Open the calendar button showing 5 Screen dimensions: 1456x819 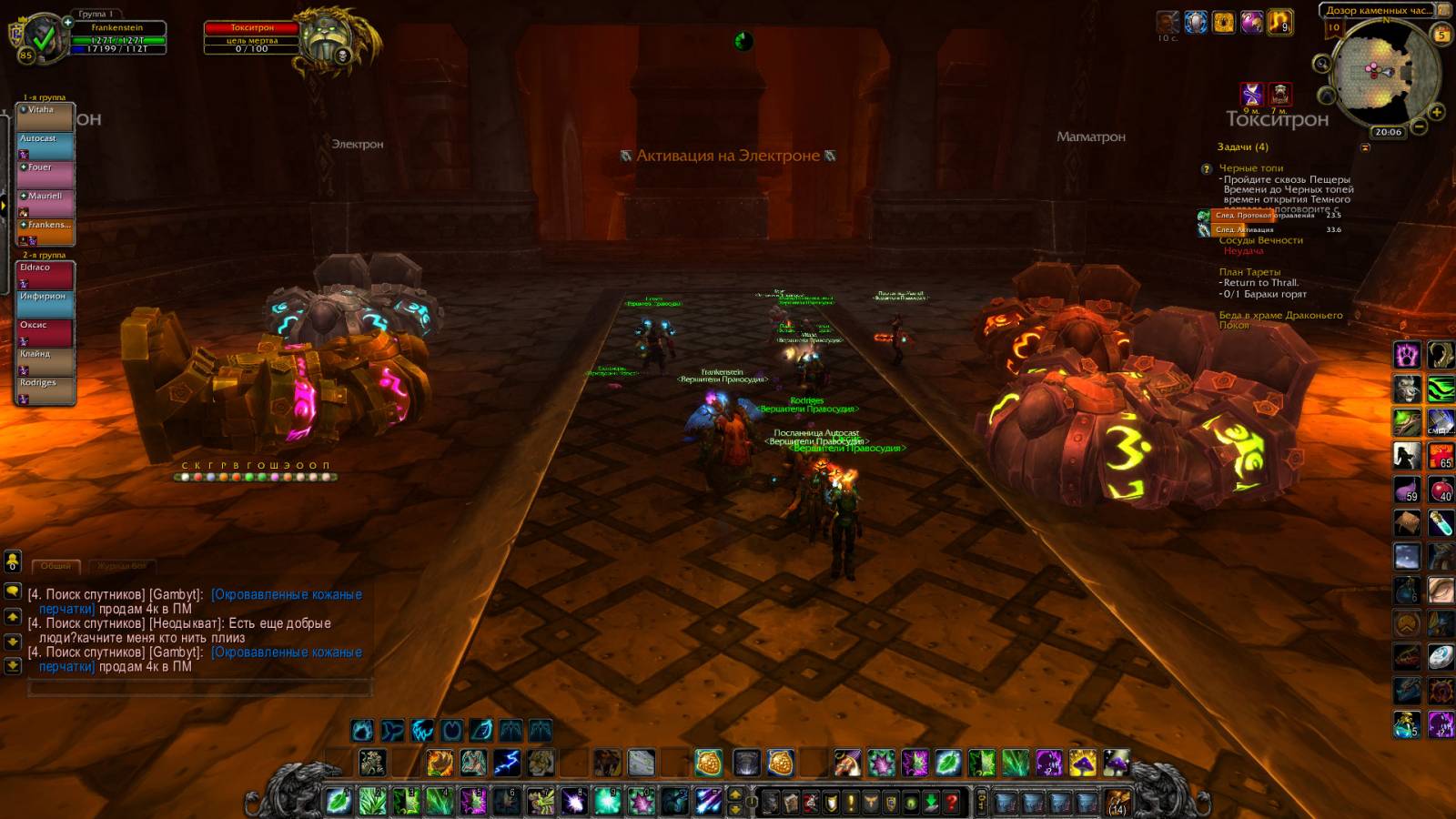click(x=1441, y=35)
